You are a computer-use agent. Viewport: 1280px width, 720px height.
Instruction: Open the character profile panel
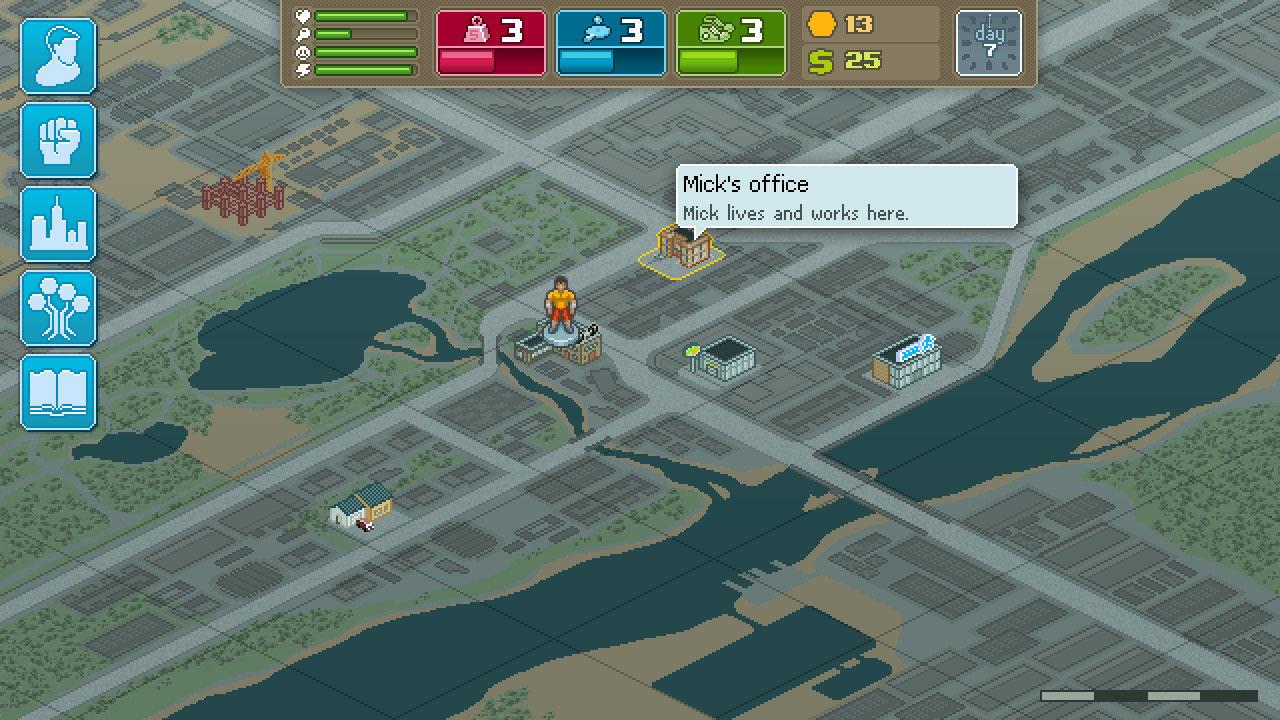click(57, 54)
